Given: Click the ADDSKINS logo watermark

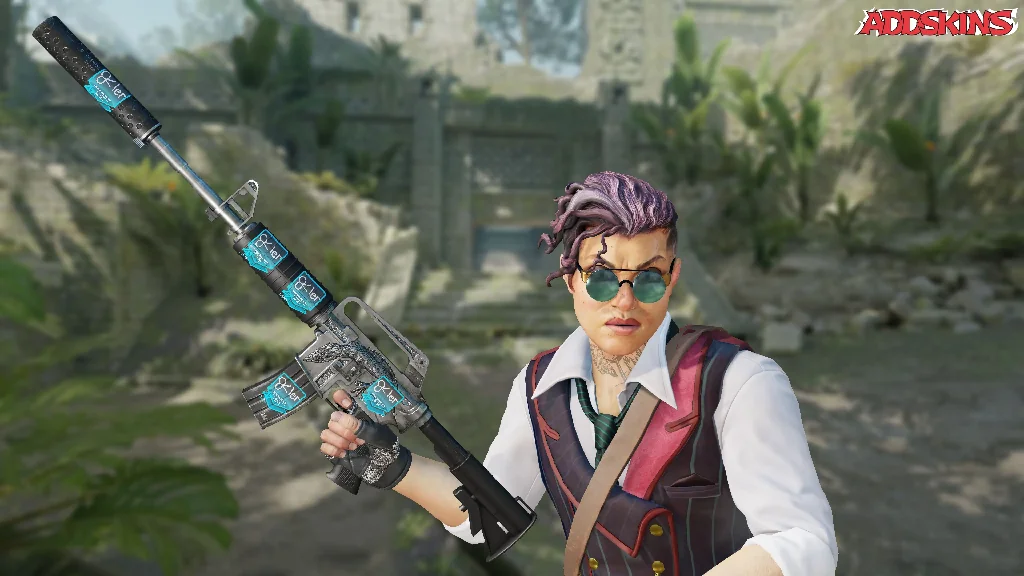Looking at the screenshot, I should [x=937, y=22].
